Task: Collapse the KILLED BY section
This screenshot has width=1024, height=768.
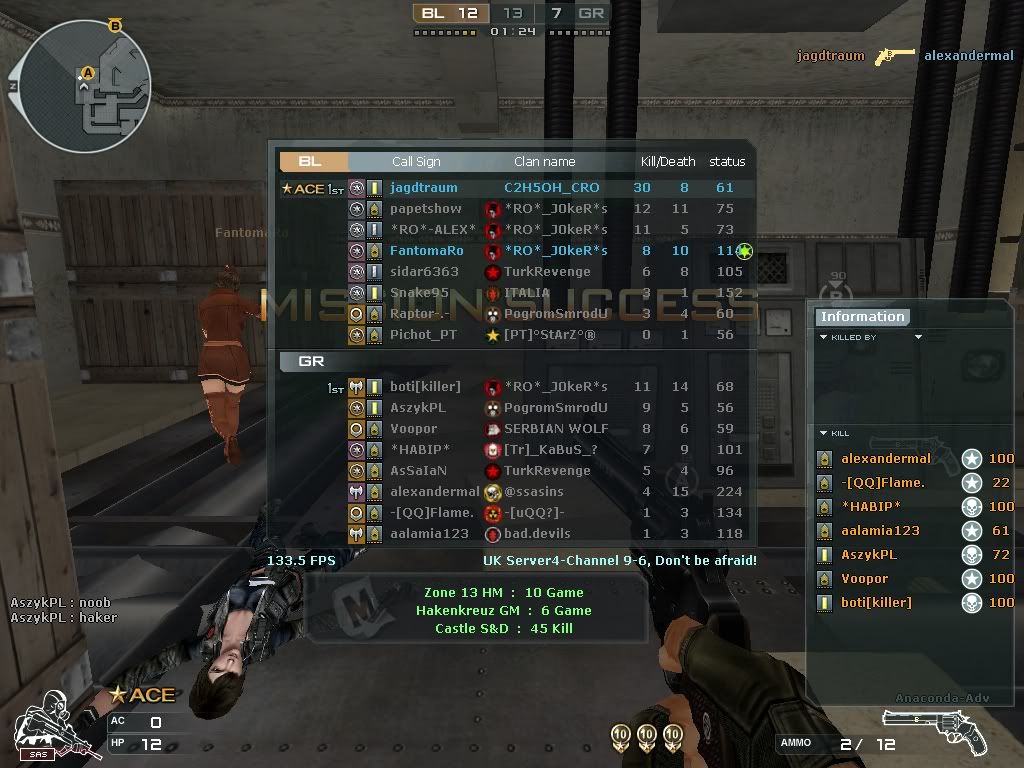Action: click(824, 338)
